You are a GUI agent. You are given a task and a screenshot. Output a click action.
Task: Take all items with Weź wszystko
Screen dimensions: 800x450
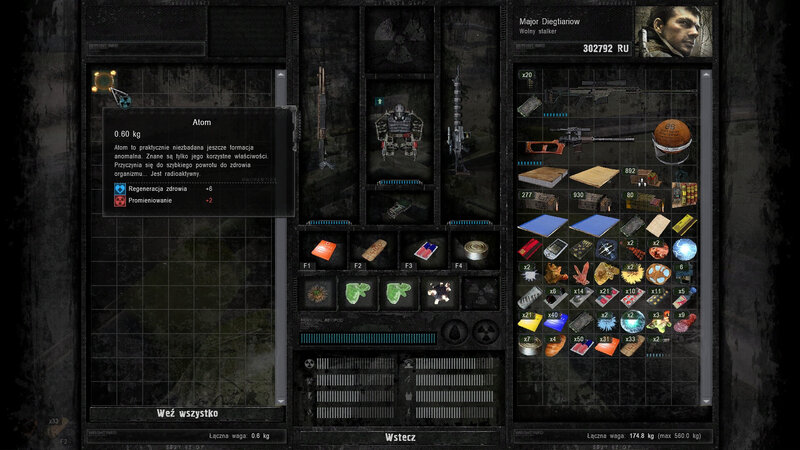187,413
